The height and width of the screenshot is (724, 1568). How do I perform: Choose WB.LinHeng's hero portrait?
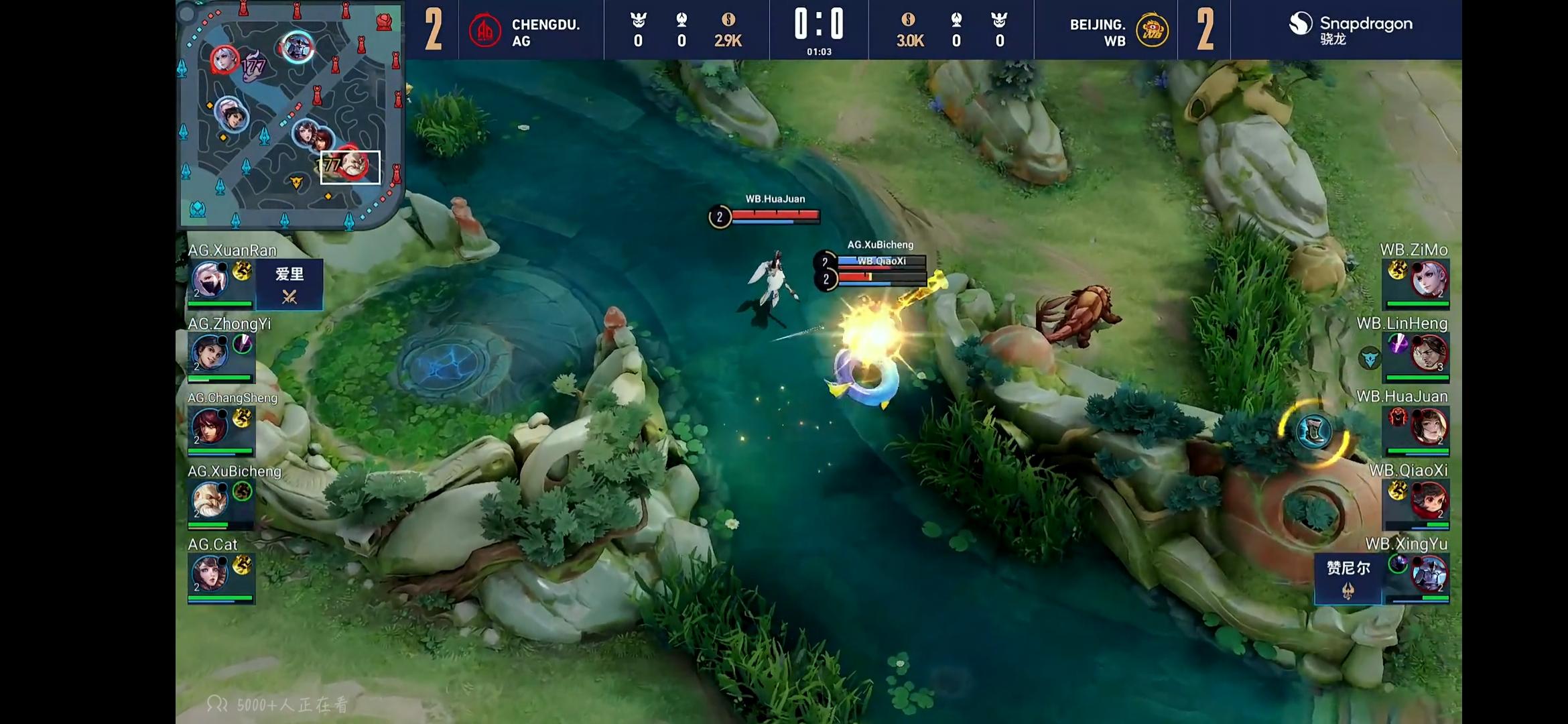tap(1429, 353)
